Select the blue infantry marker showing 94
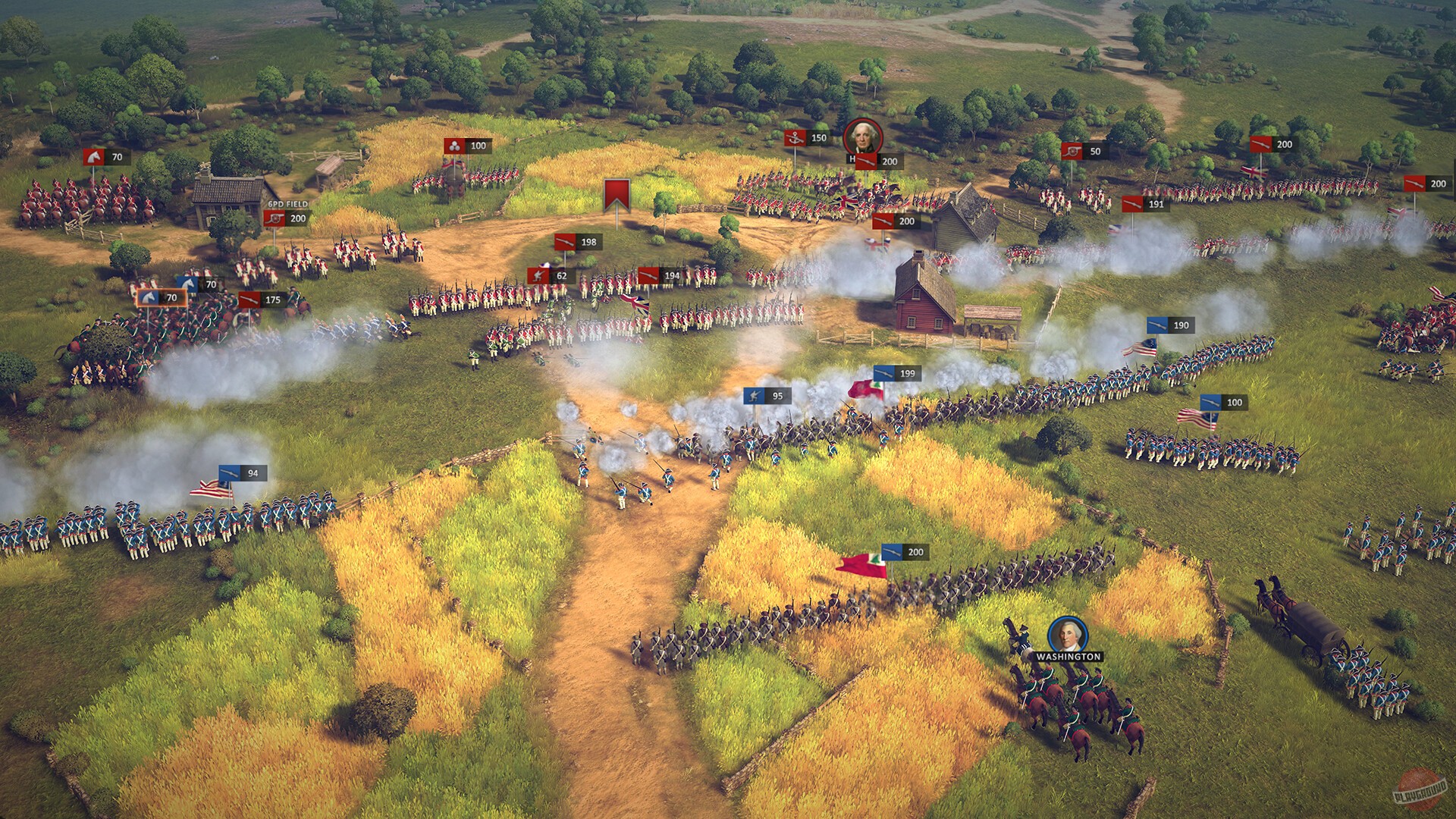The width and height of the screenshot is (1456, 819). coord(241,473)
